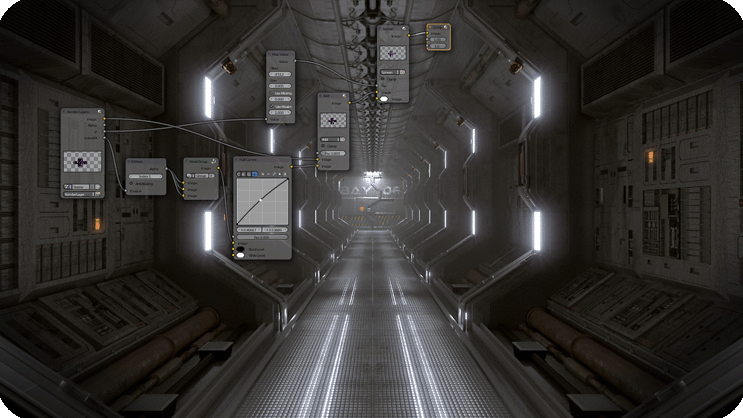Screen dimensions: 743x418
Task: Click the RGB Curves graph area
Action: (263, 202)
